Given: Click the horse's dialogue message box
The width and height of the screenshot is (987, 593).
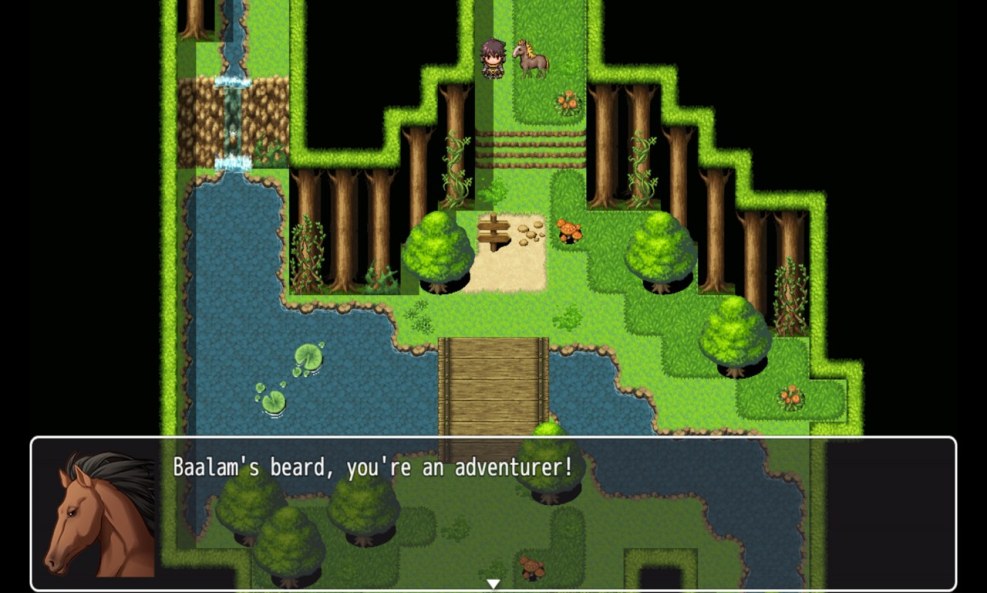Looking at the screenshot, I should (493, 513).
